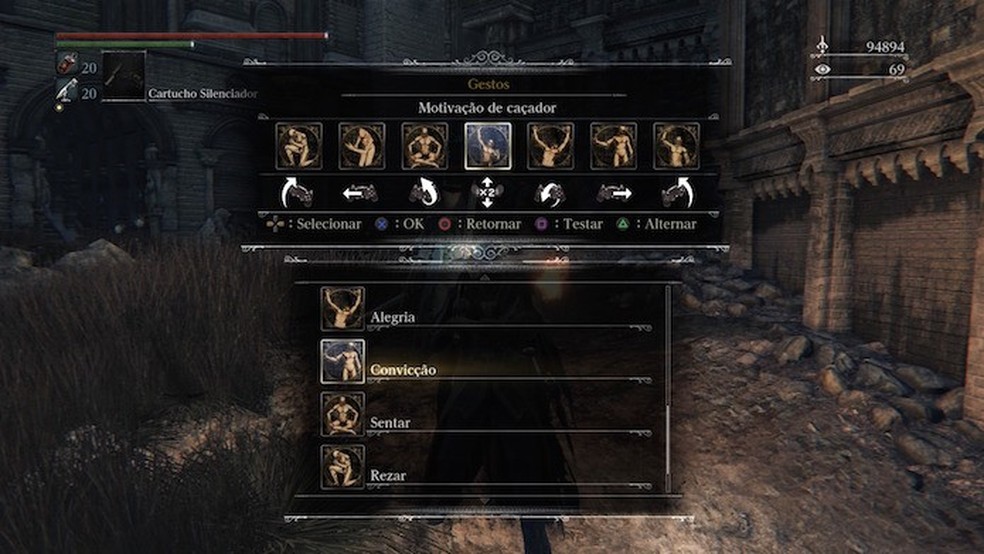Click the small up arrow above the gesture list
Viewport: 984px width, 554px height.
coord(485,279)
